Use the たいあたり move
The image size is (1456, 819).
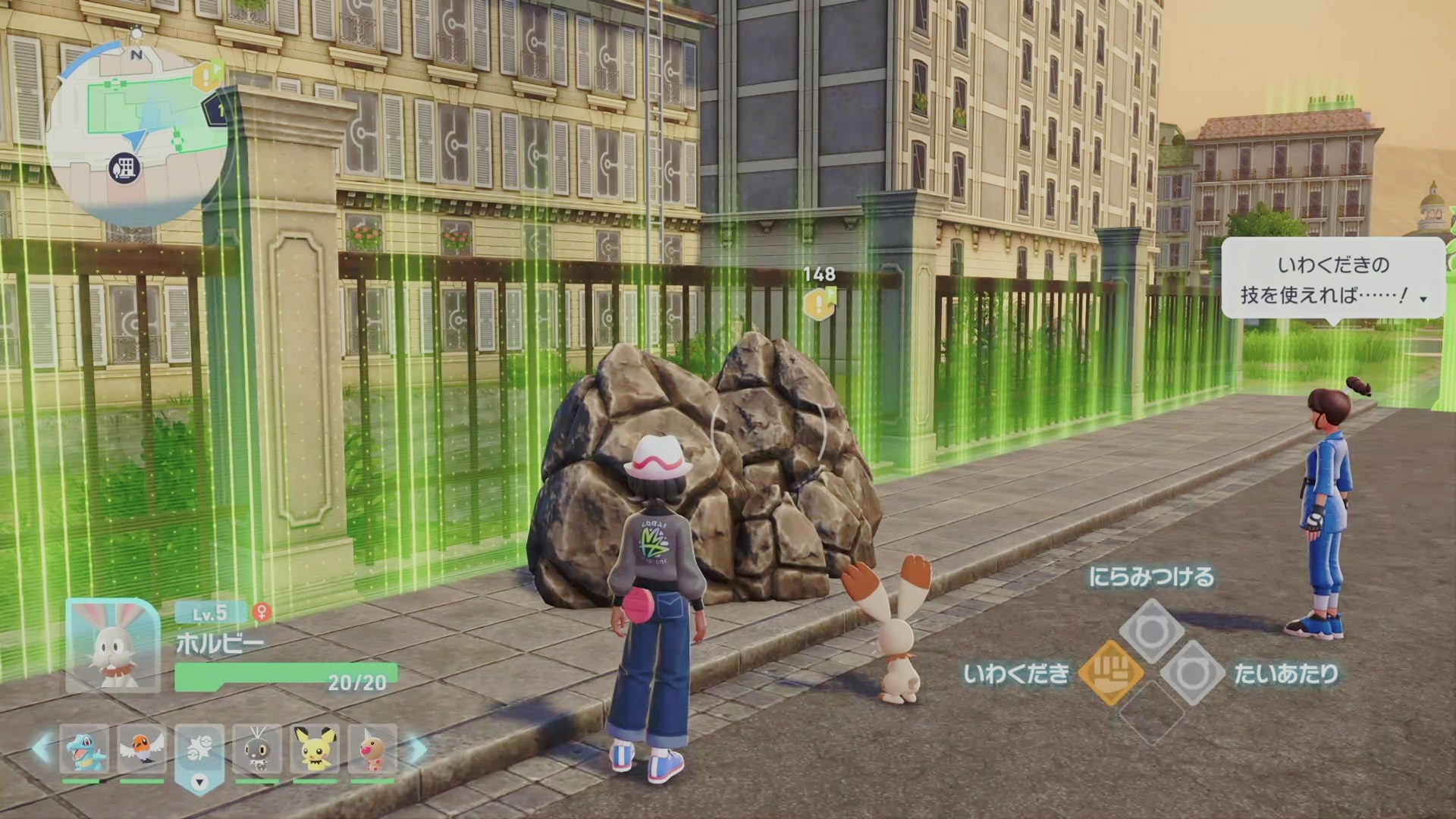(1192, 673)
